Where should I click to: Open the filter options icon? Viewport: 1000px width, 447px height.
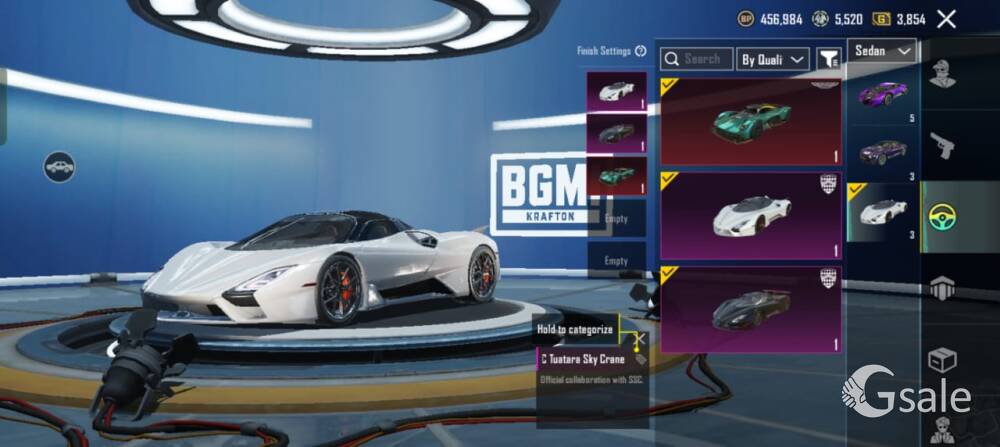tap(829, 59)
